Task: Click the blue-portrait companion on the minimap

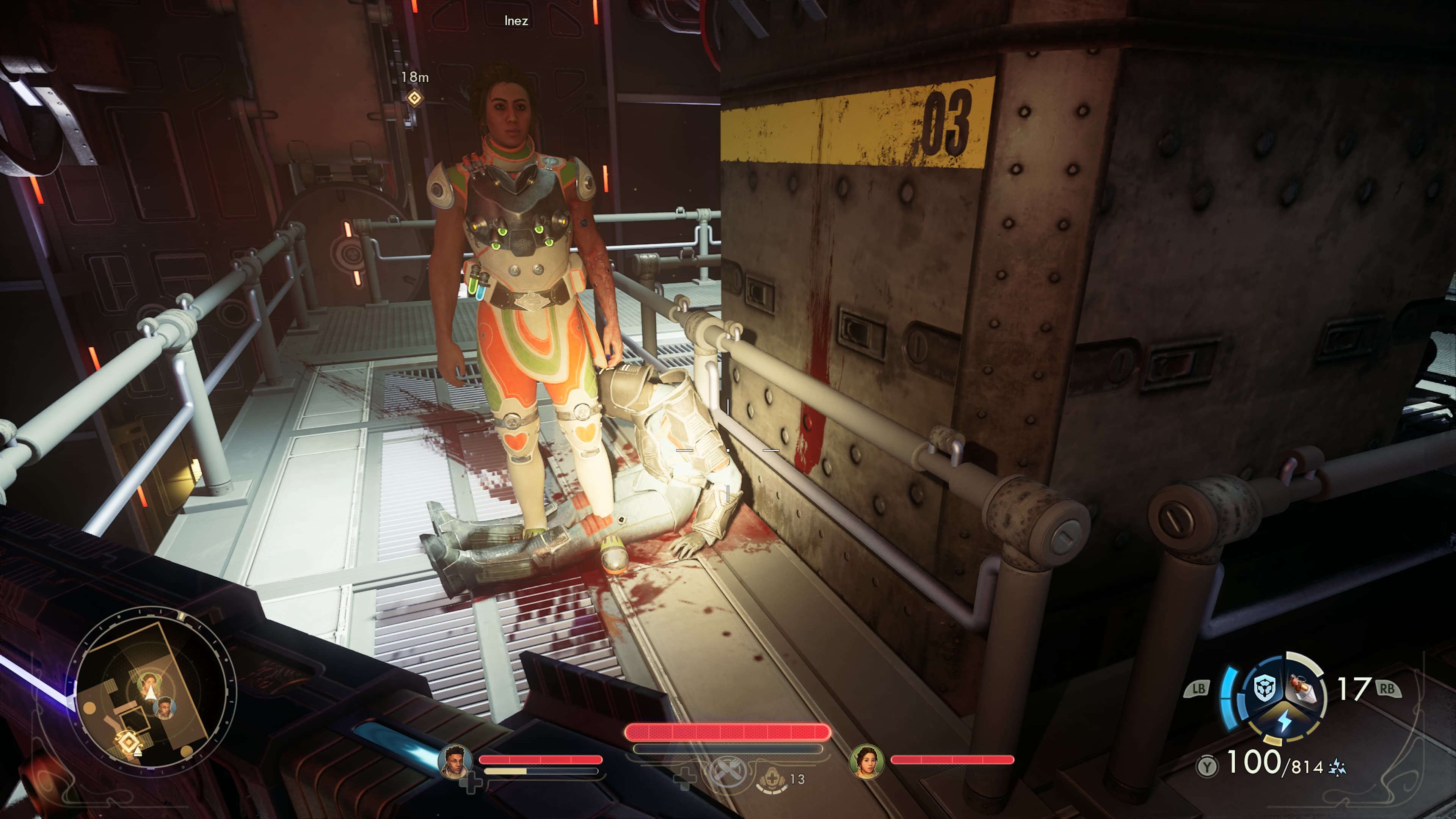Action: point(165,708)
